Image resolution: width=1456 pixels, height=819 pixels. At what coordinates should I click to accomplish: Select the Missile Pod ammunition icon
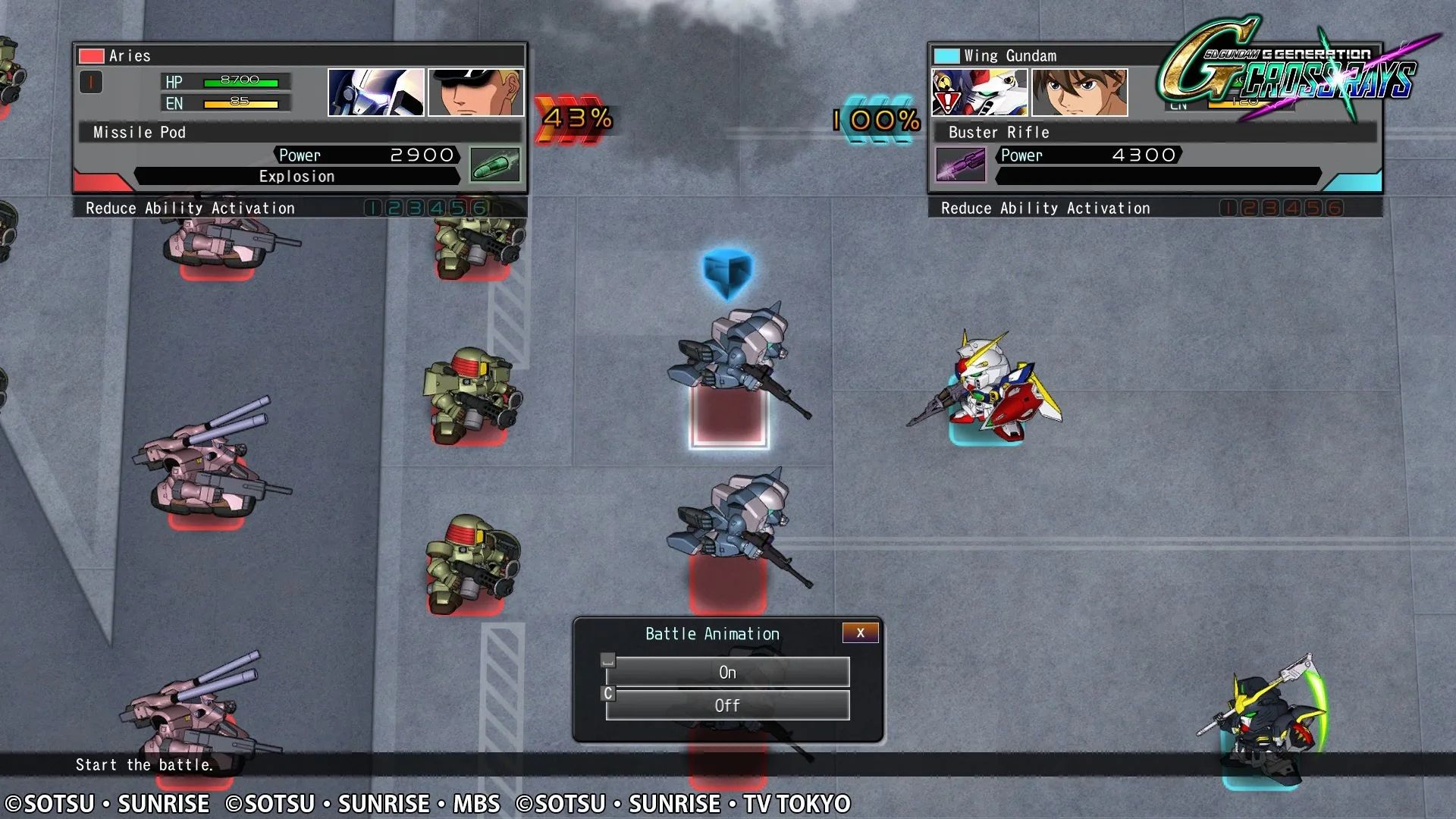pos(494,165)
